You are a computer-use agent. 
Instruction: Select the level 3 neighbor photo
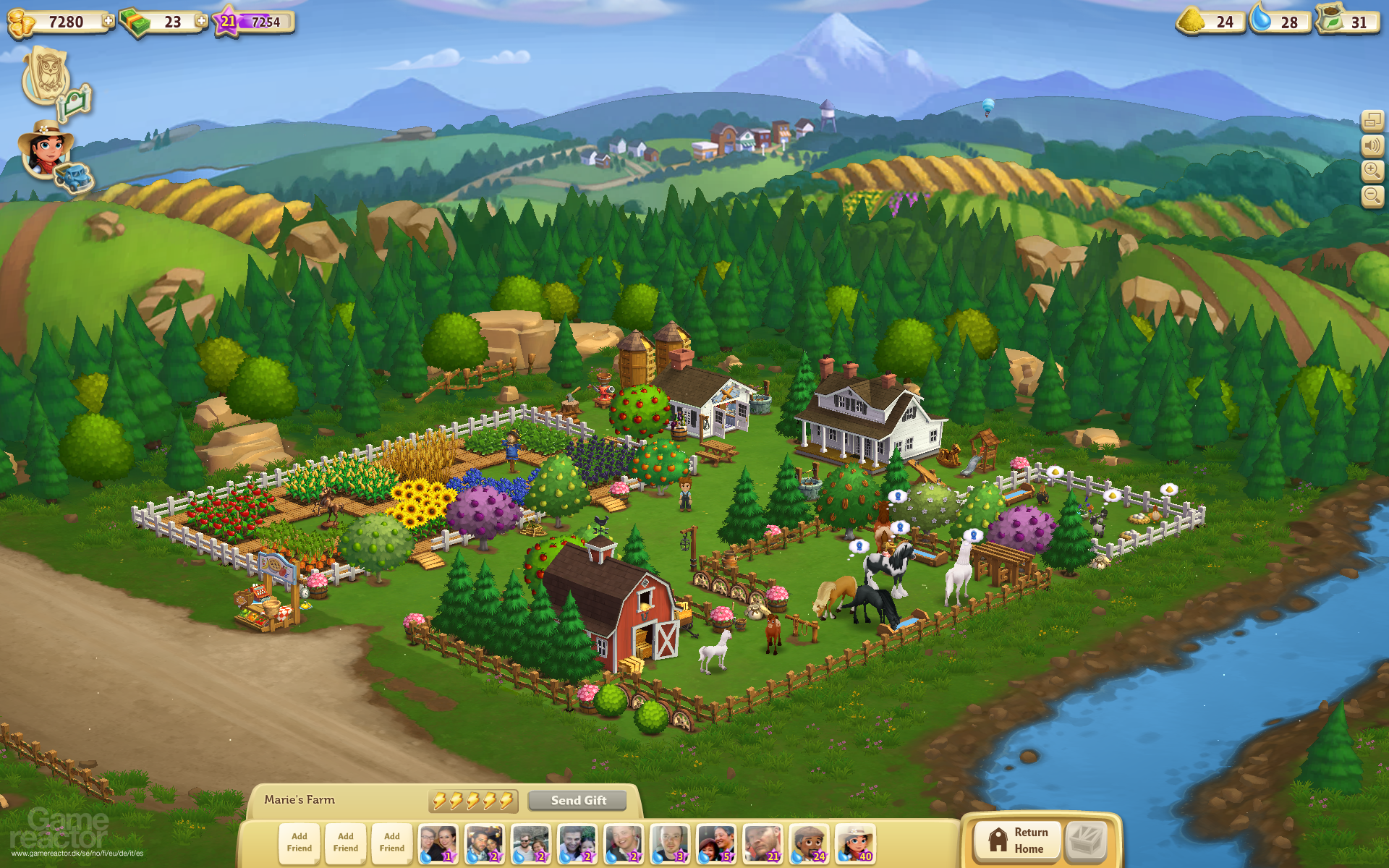coord(670,843)
